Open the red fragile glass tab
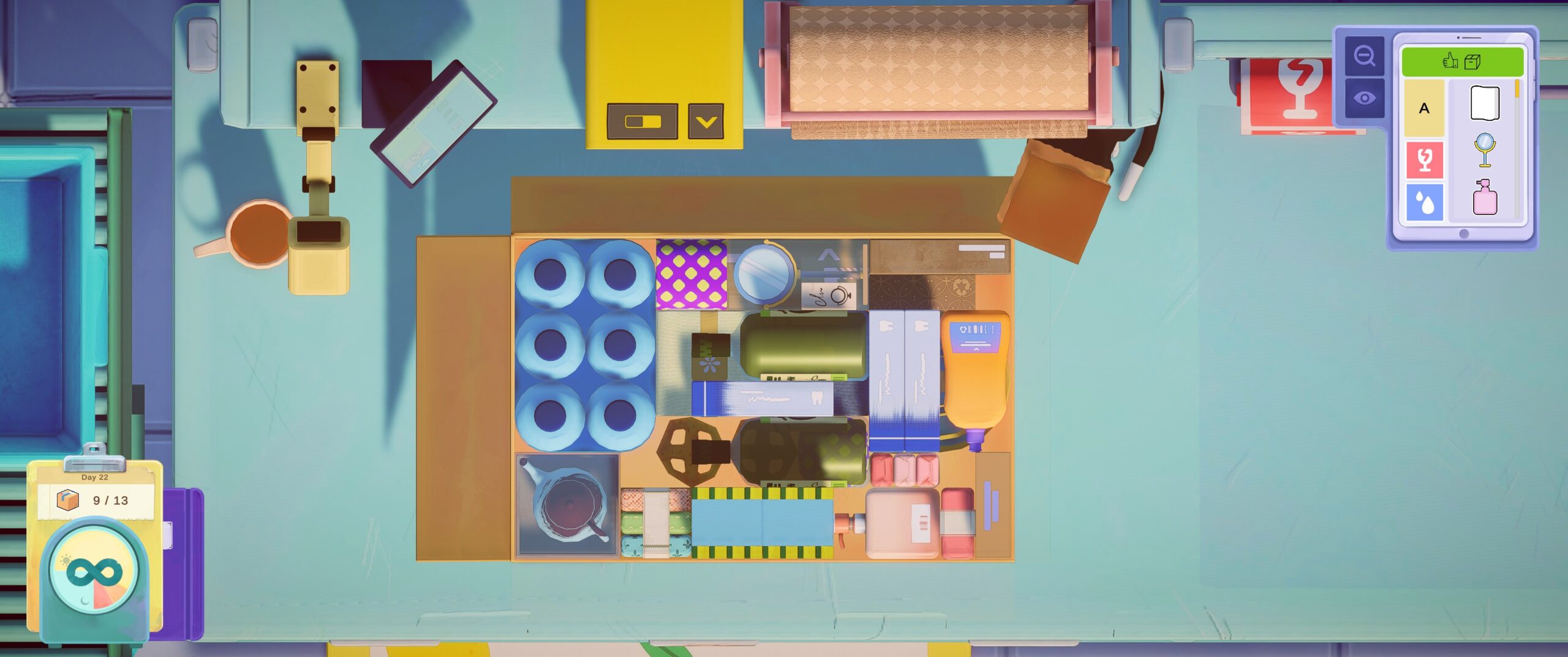The width and height of the screenshot is (1568, 657). tap(1425, 158)
